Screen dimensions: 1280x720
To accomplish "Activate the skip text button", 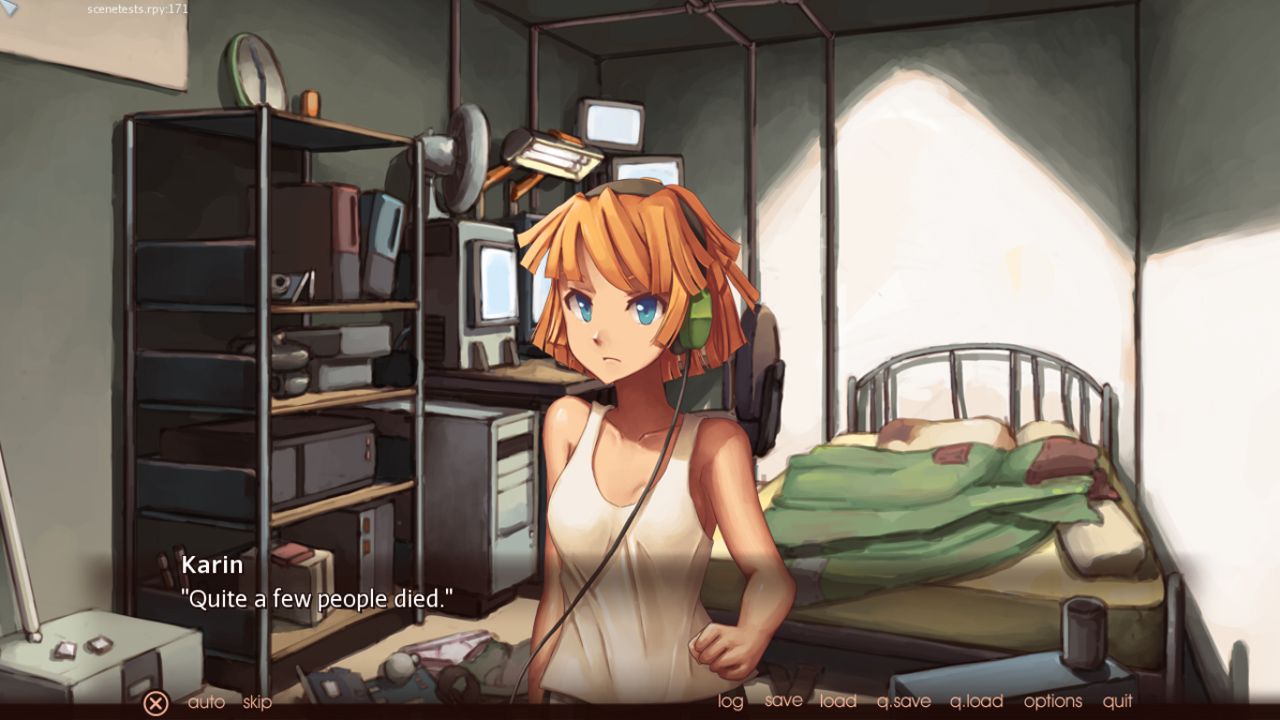I will [x=257, y=702].
